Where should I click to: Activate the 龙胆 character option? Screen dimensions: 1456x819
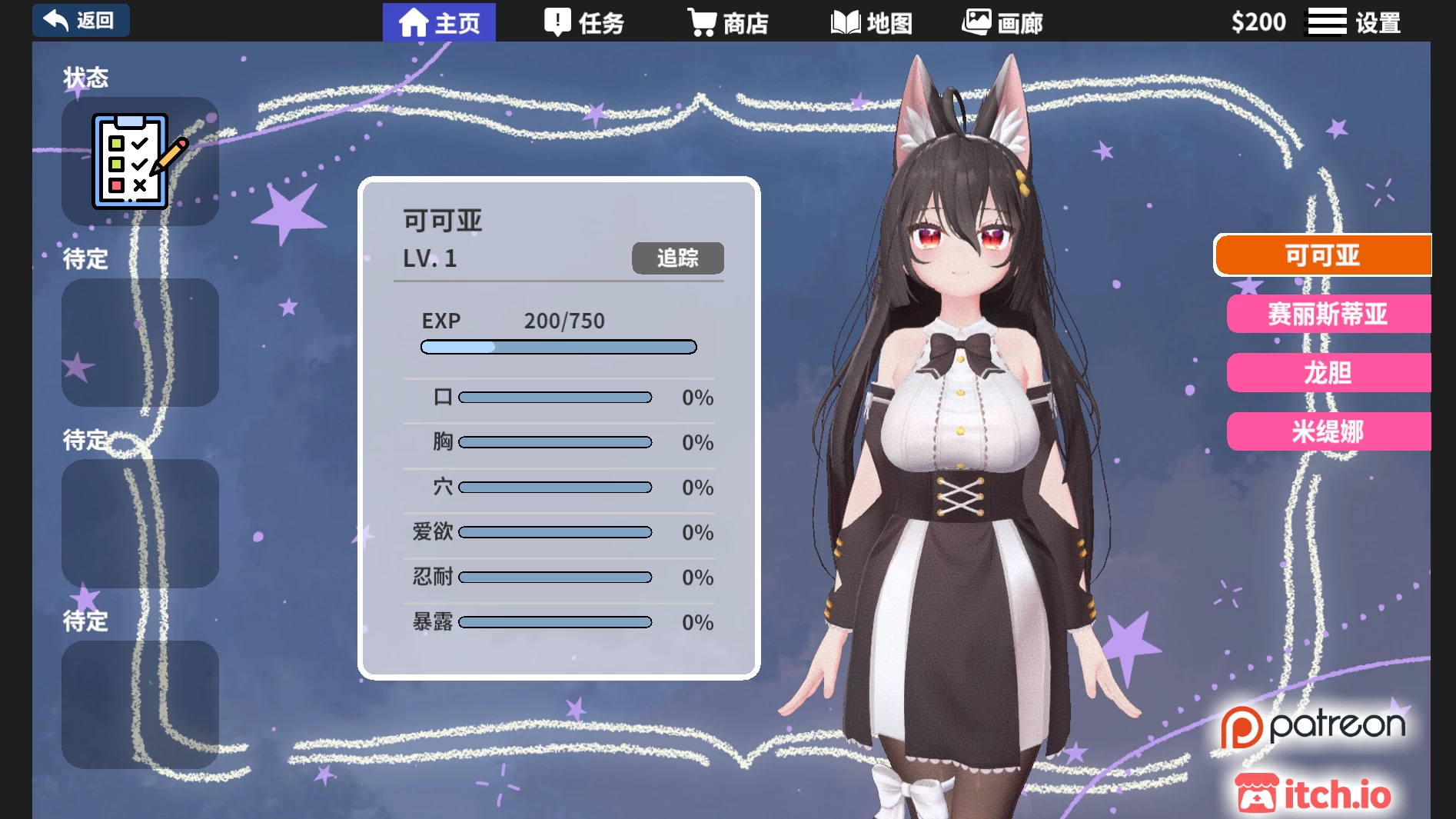point(1329,372)
